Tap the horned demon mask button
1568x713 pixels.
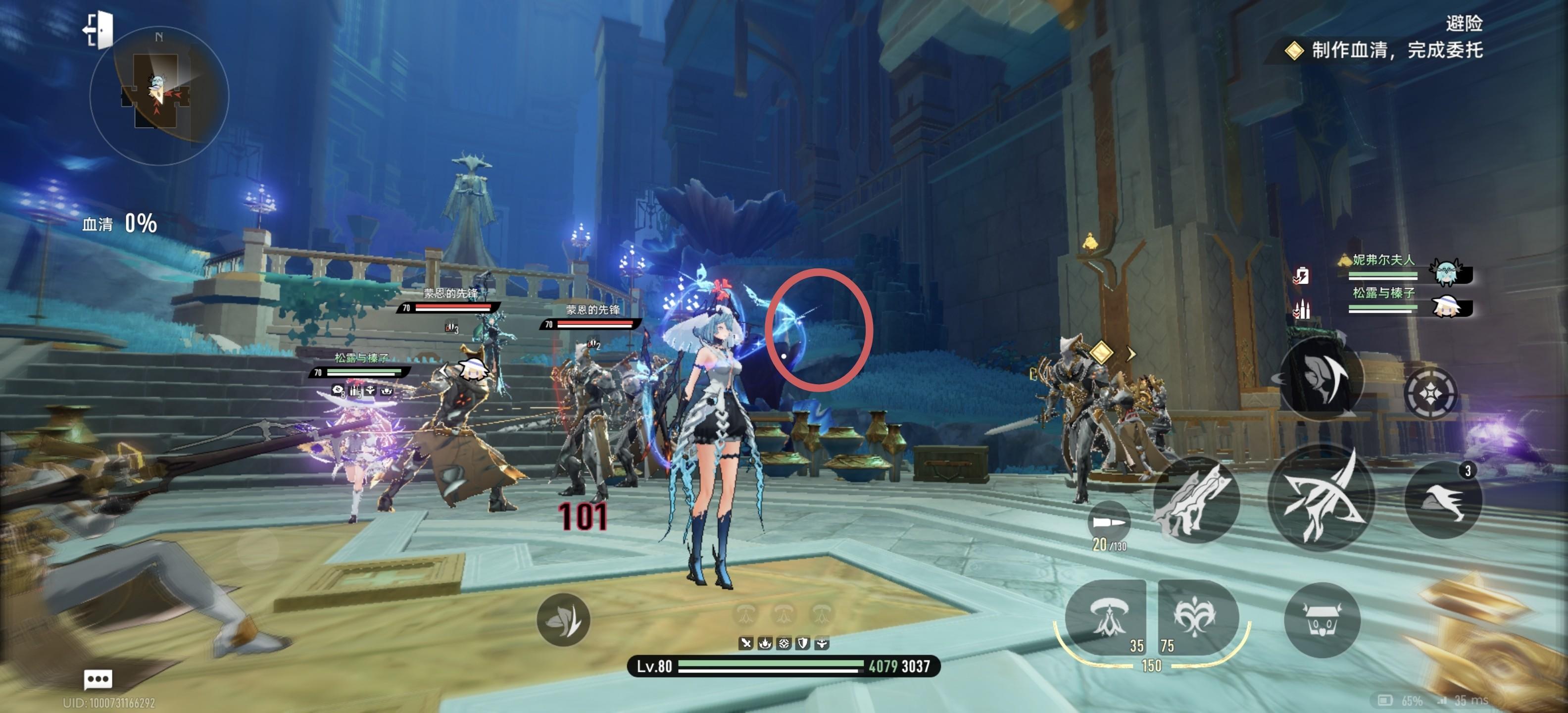(x=1322, y=620)
